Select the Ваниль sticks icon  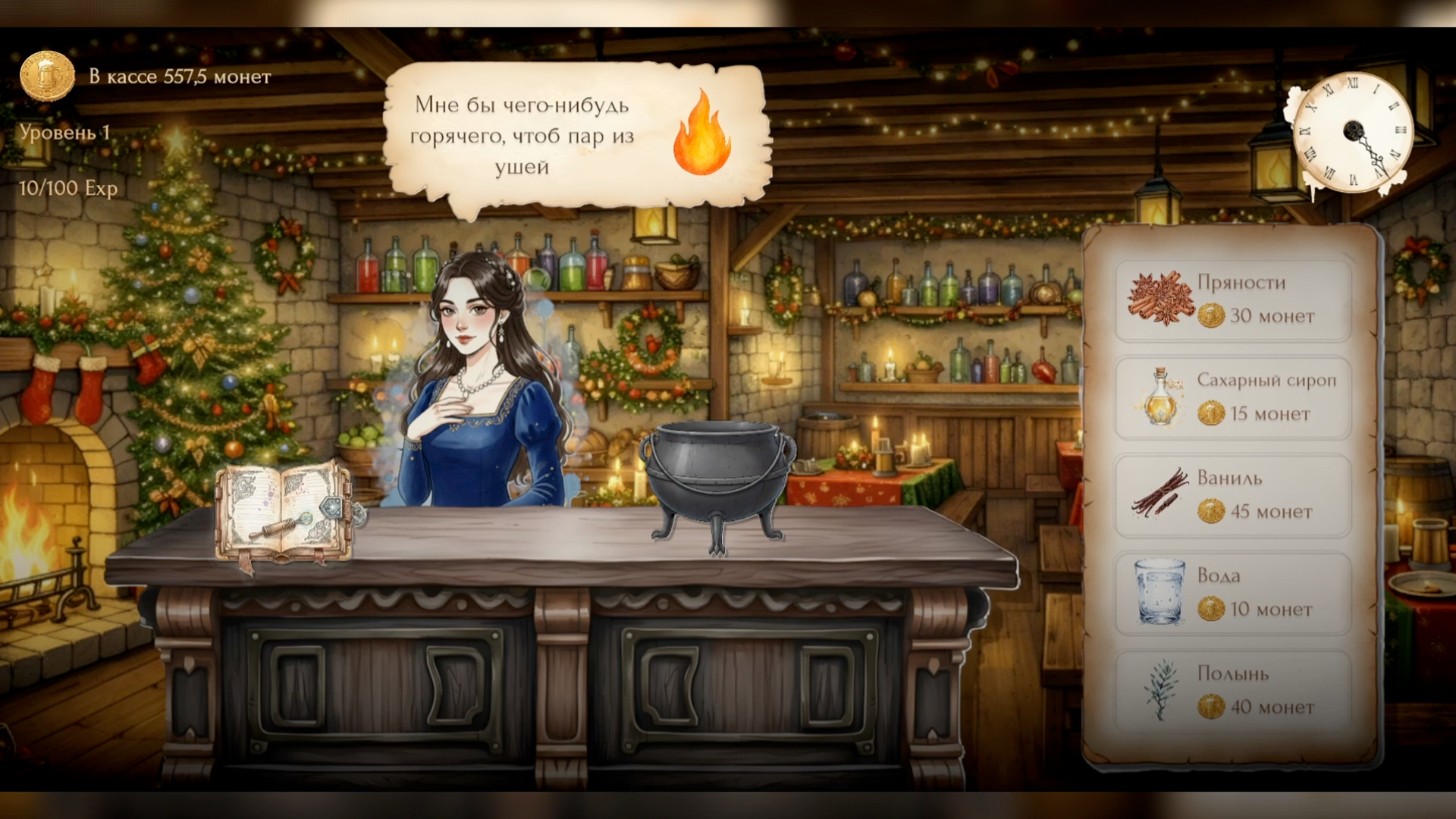1158,494
